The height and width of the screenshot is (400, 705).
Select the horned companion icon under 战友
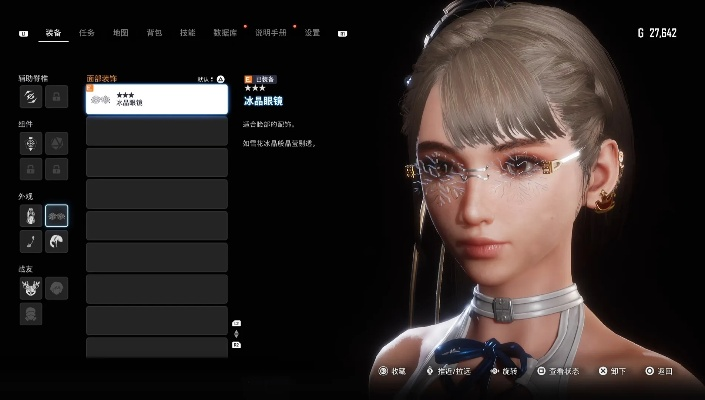(31, 288)
